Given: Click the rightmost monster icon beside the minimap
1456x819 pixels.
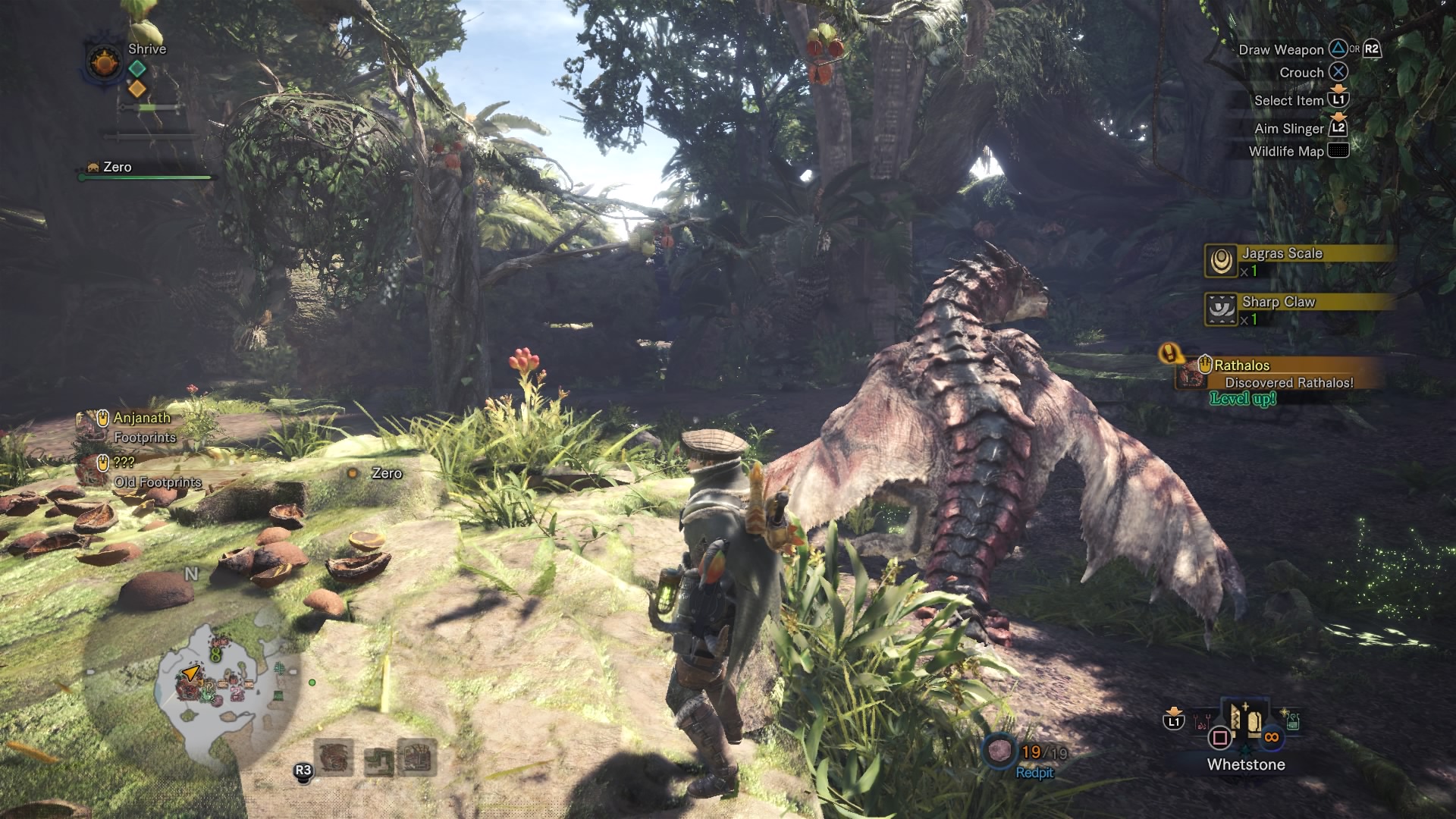Looking at the screenshot, I should point(417,758).
